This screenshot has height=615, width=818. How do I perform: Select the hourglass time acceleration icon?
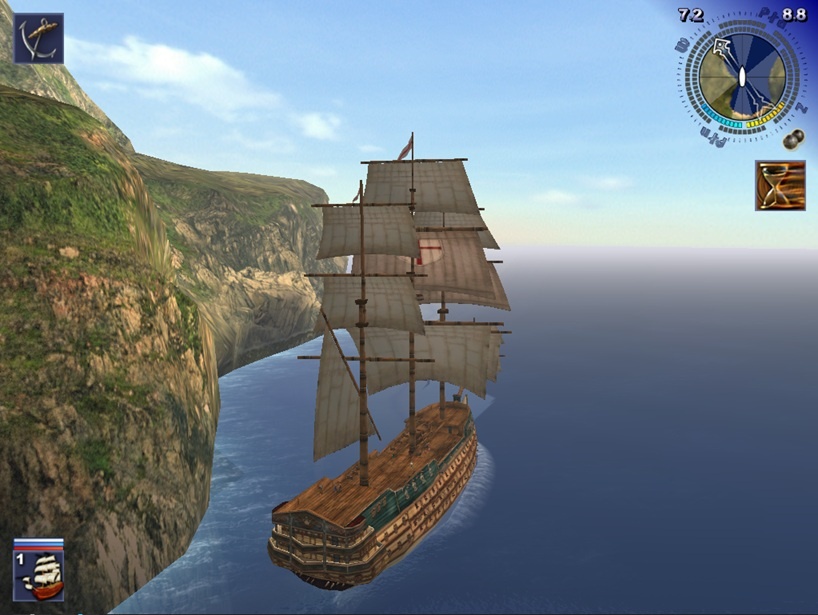(780, 185)
